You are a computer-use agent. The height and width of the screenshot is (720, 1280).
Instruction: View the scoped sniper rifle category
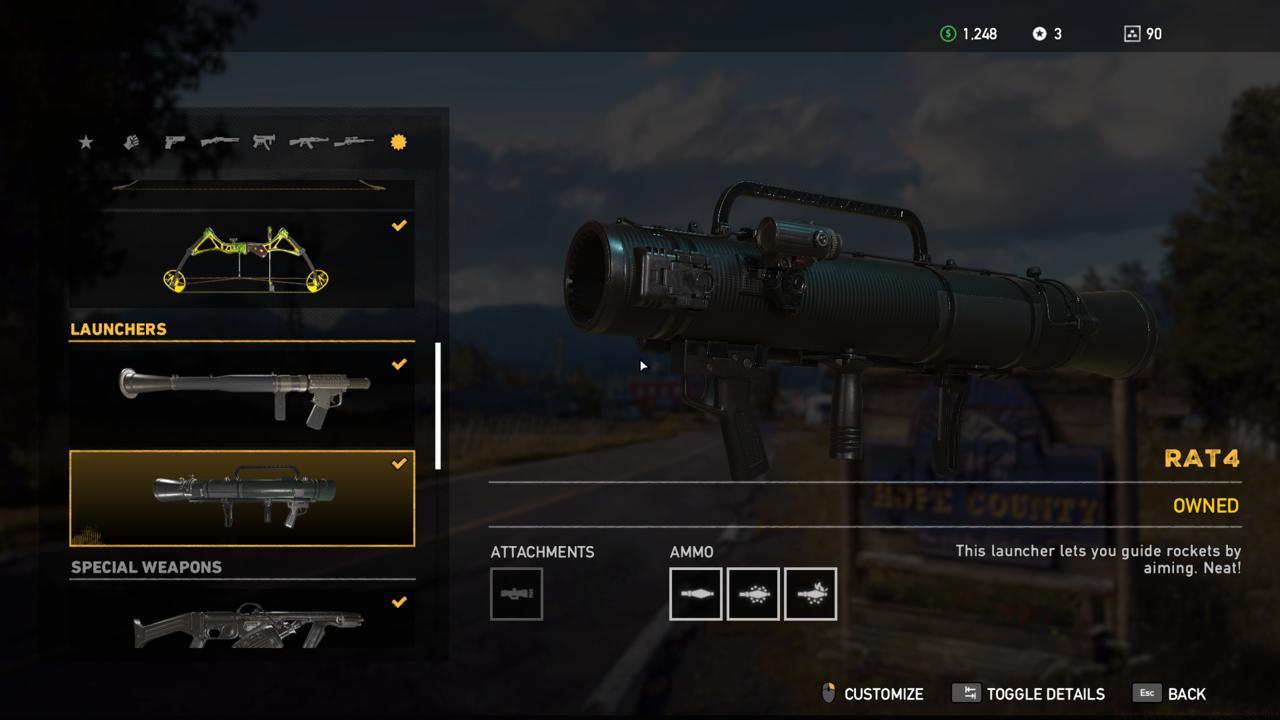tap(353, 142)
